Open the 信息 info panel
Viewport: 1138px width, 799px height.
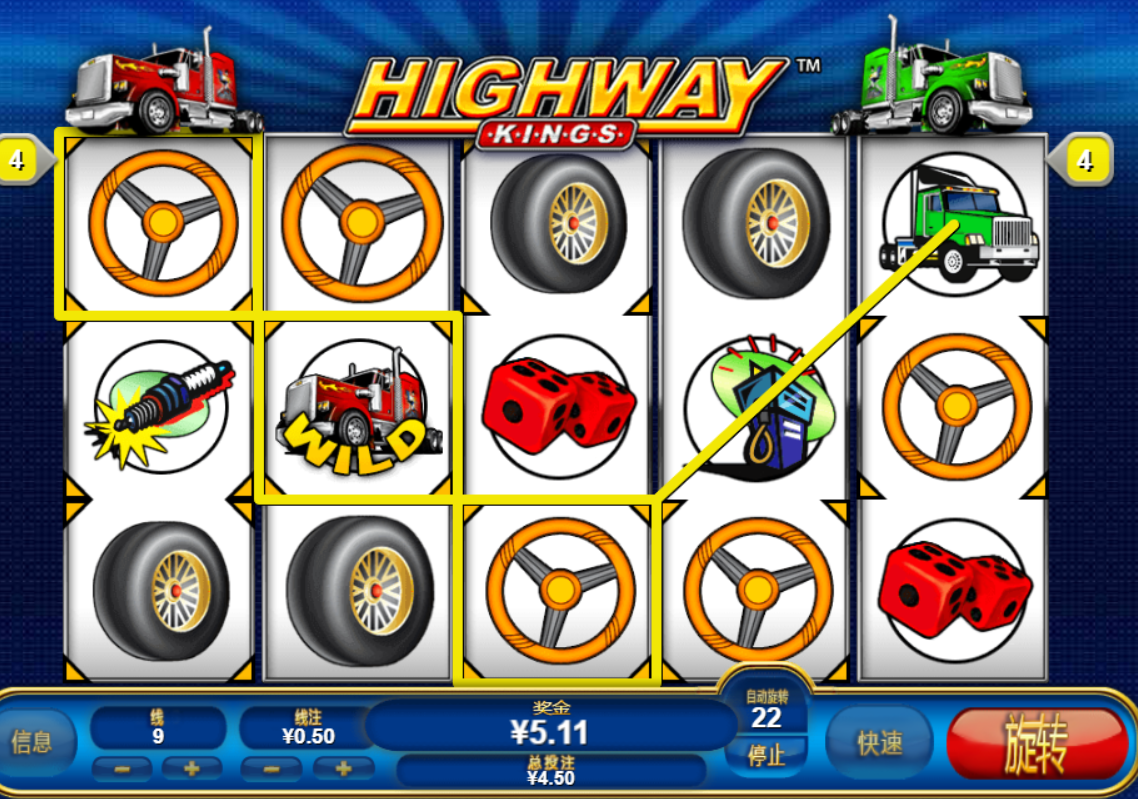click(x=32, y=742)
